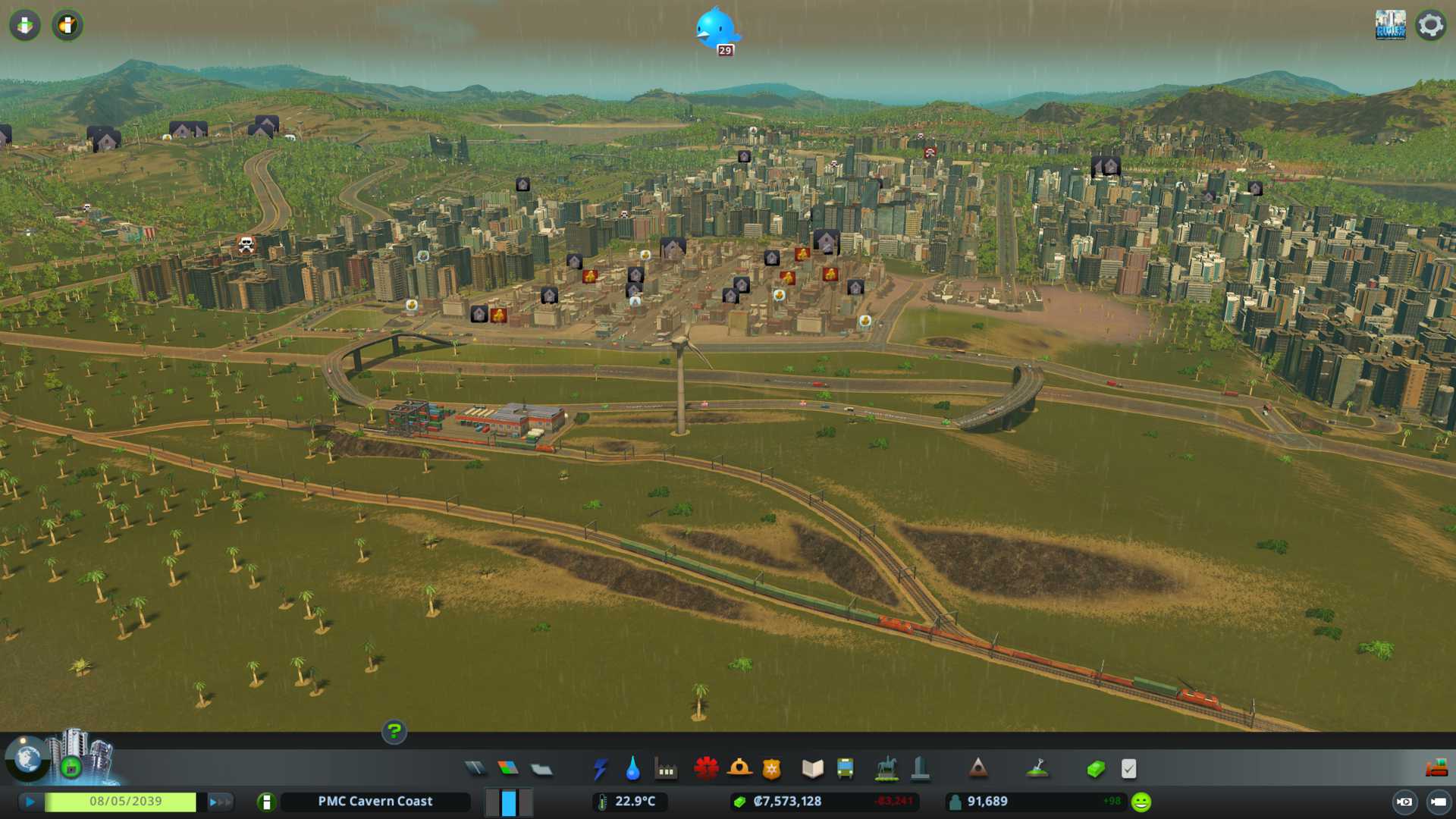Open the Landscaping shovel menu

click(1037, 769)
